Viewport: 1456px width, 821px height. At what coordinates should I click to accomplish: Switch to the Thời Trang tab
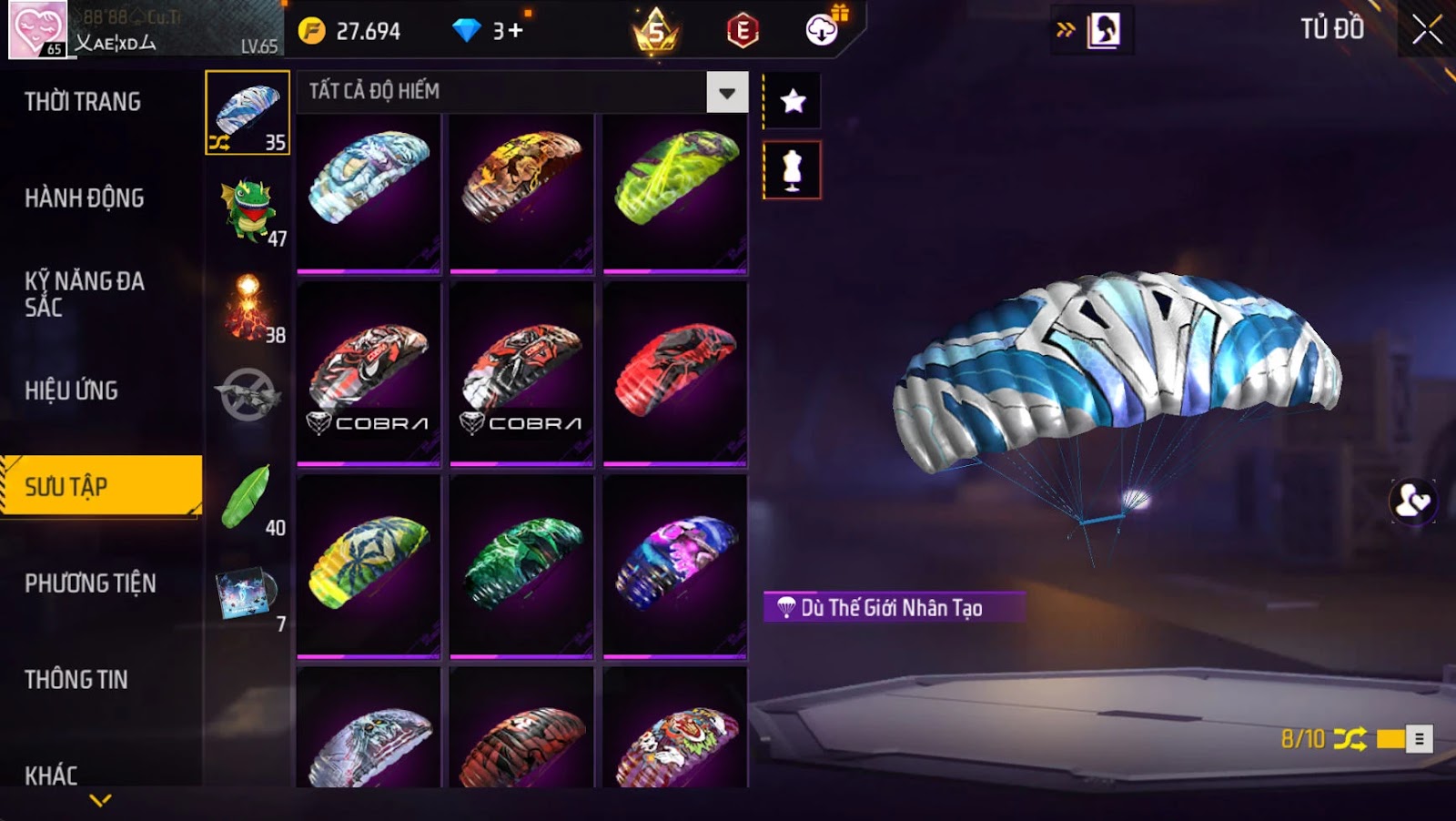tap(83, 102)
